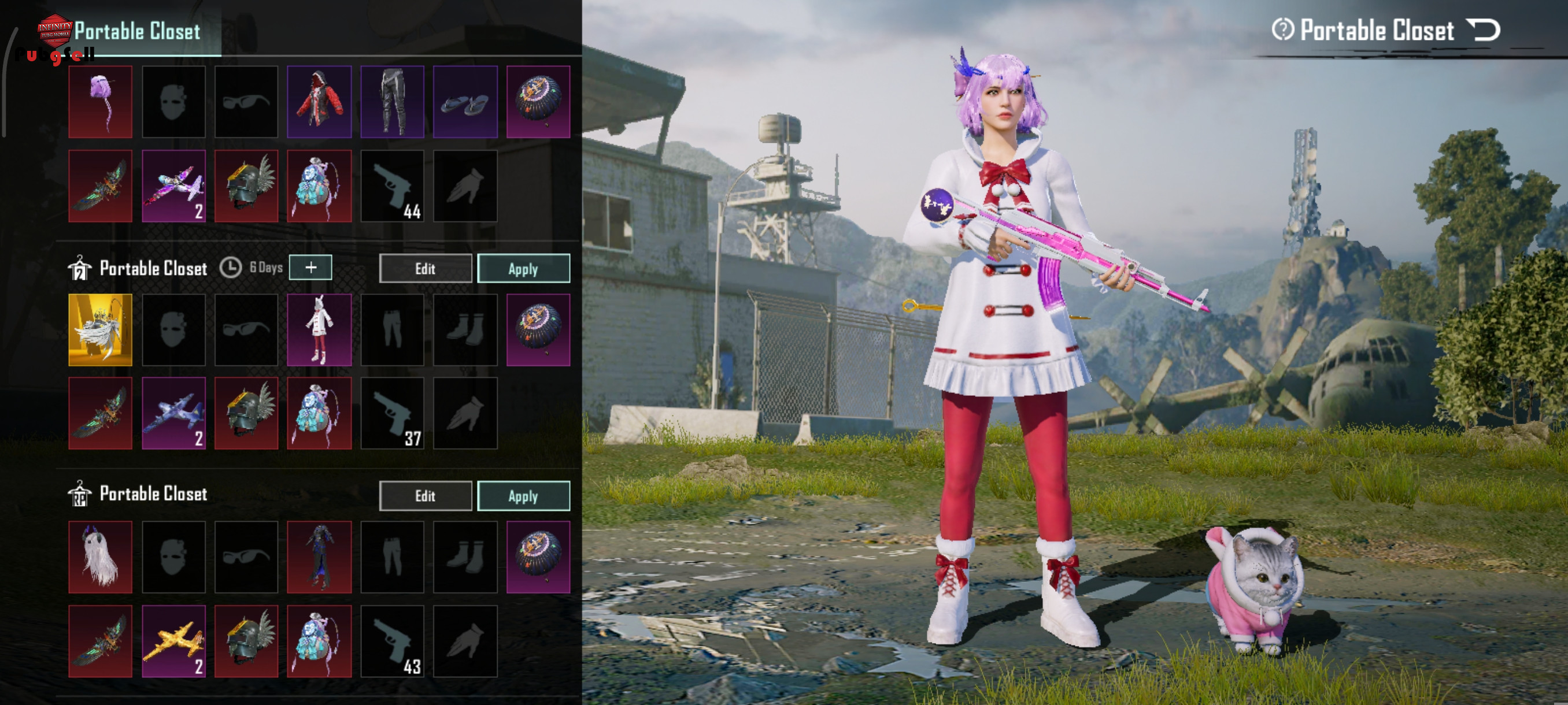
Task: Open the pistol slot showing 37
Action: pos(392,414)
